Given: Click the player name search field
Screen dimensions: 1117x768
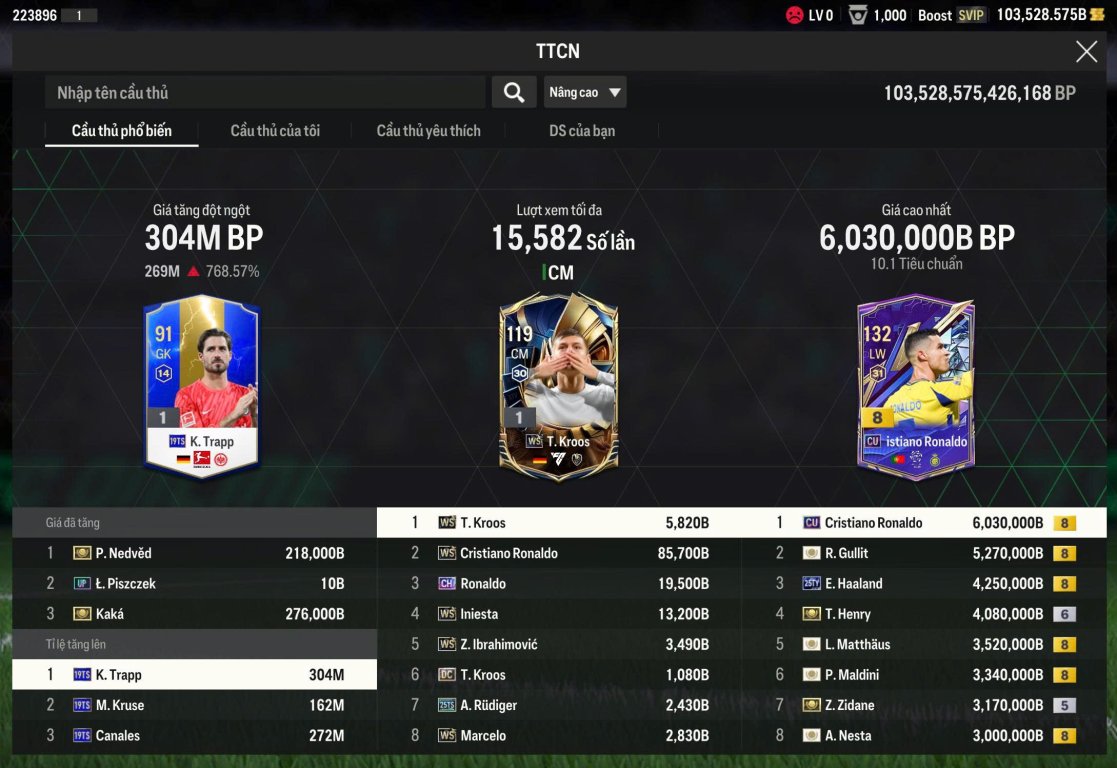Looking at the screenshot, I should pos(265,93).
